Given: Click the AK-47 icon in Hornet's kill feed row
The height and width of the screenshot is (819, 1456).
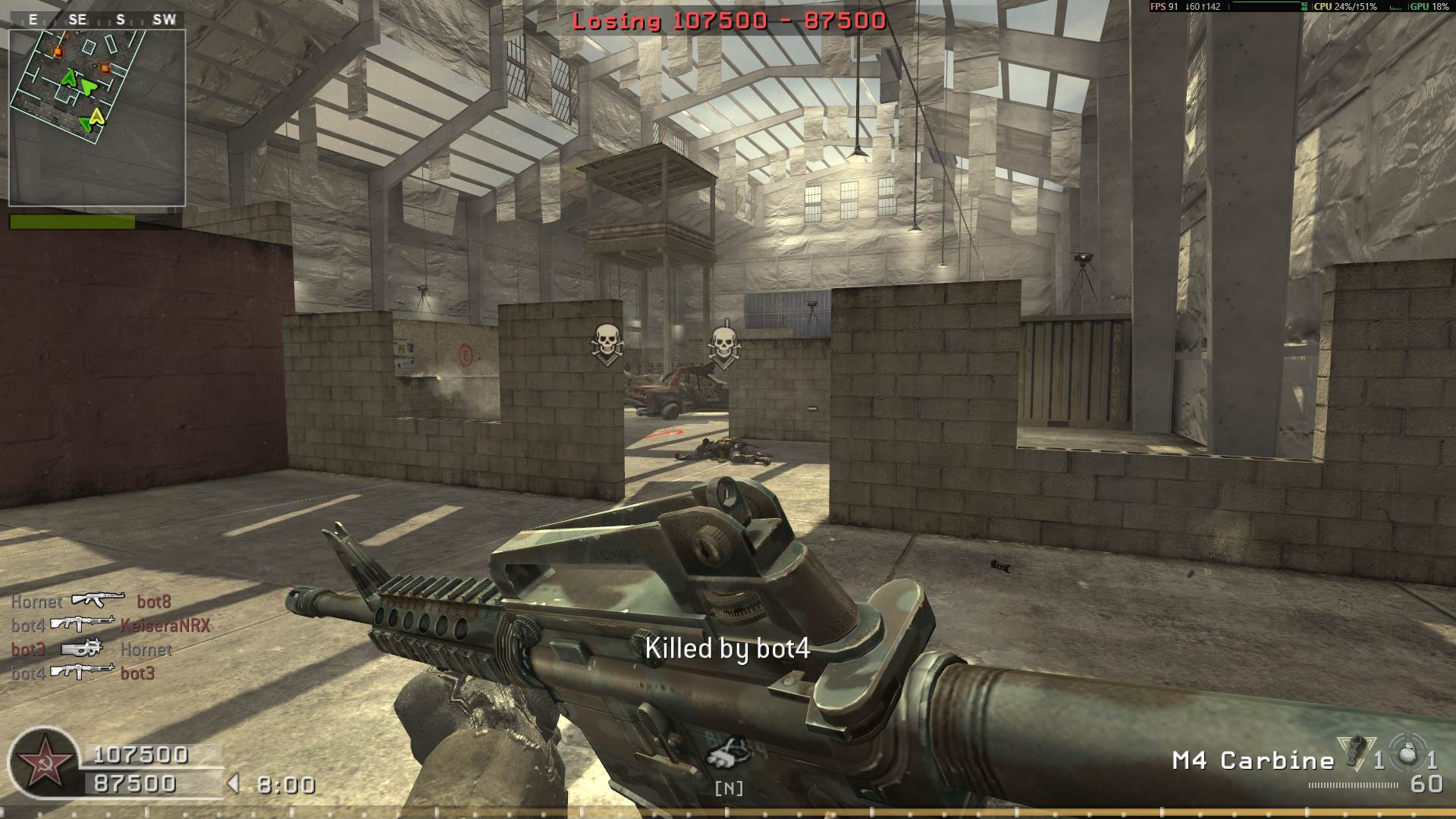Looking at the screenshot, I should tap(98, 601).
